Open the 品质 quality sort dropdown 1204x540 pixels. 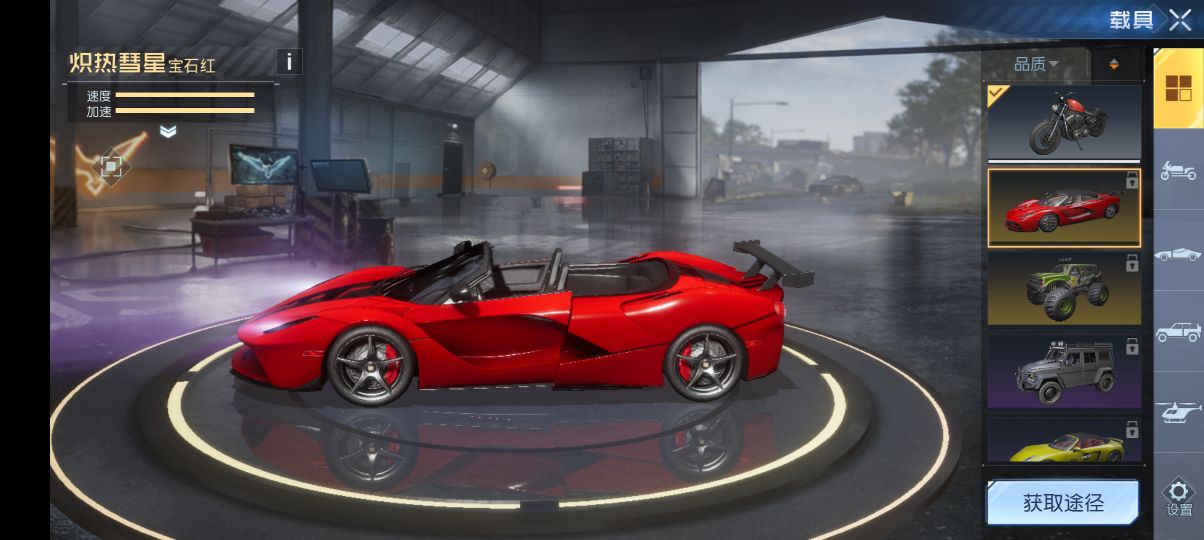[1036, 65]
